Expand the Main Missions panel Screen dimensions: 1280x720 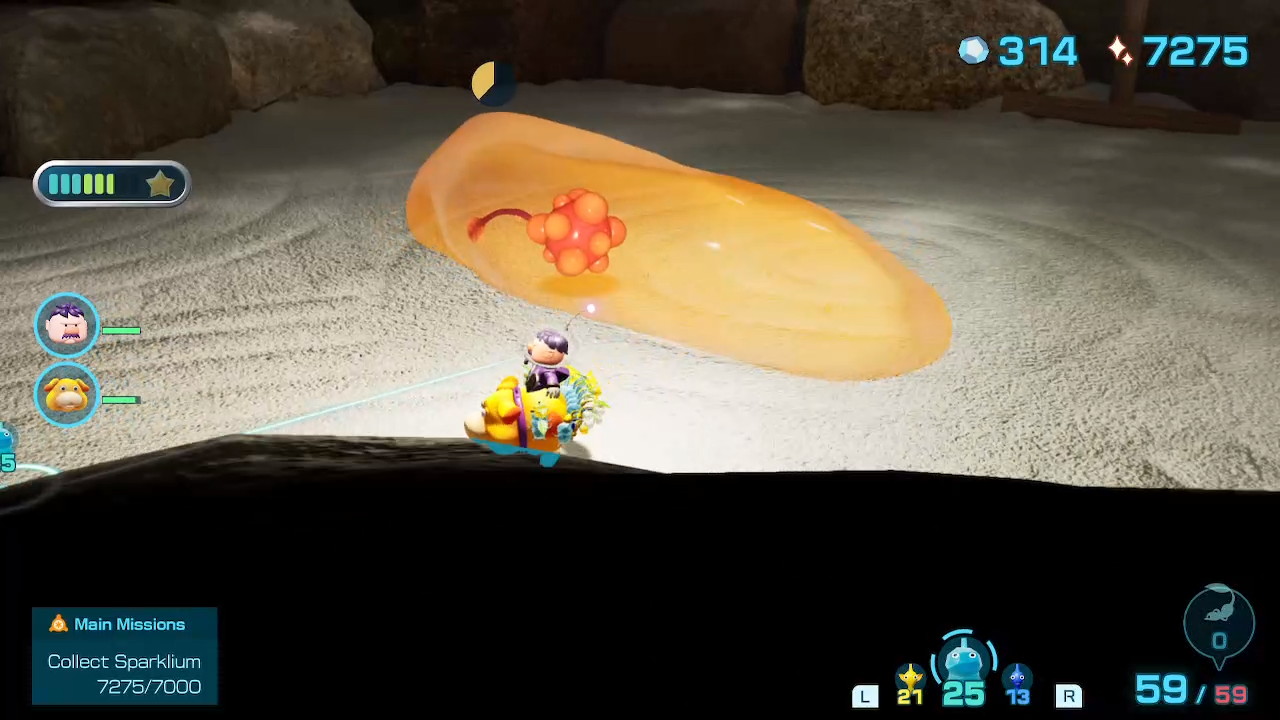pos(124,655)
